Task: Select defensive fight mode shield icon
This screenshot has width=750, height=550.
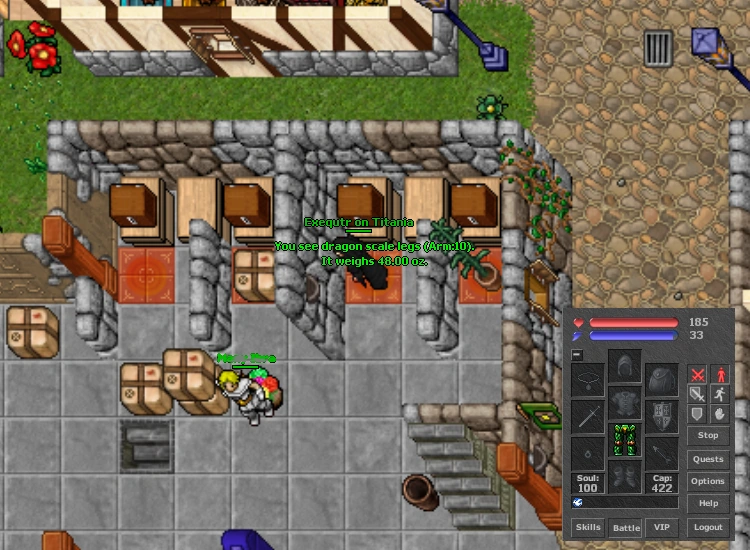Action: pos(697,413)
